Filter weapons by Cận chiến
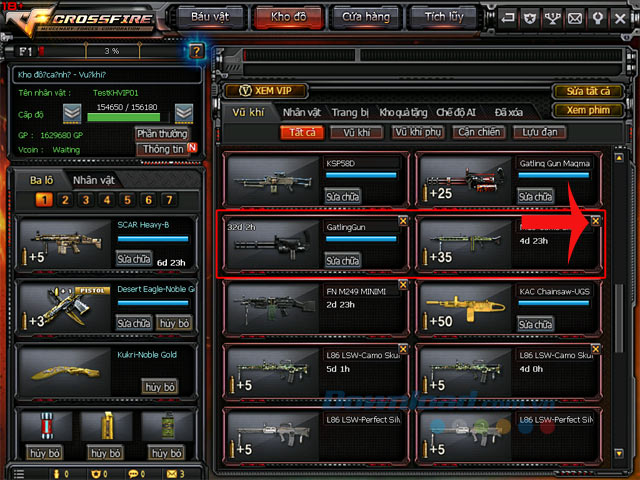640x480 pixels. click(476, 132)
